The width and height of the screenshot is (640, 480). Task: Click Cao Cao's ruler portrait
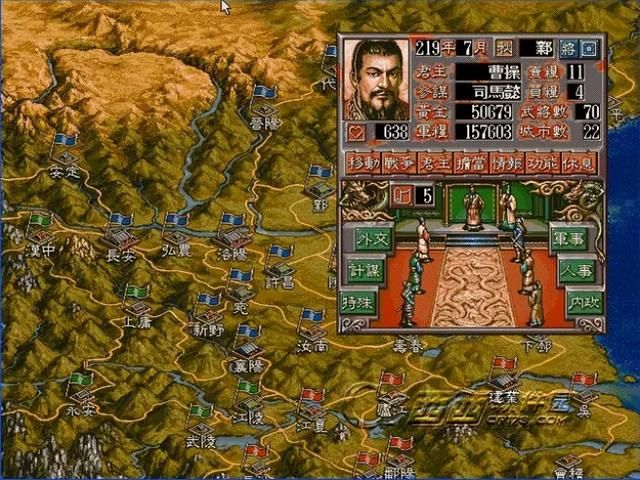click(378, 80)
